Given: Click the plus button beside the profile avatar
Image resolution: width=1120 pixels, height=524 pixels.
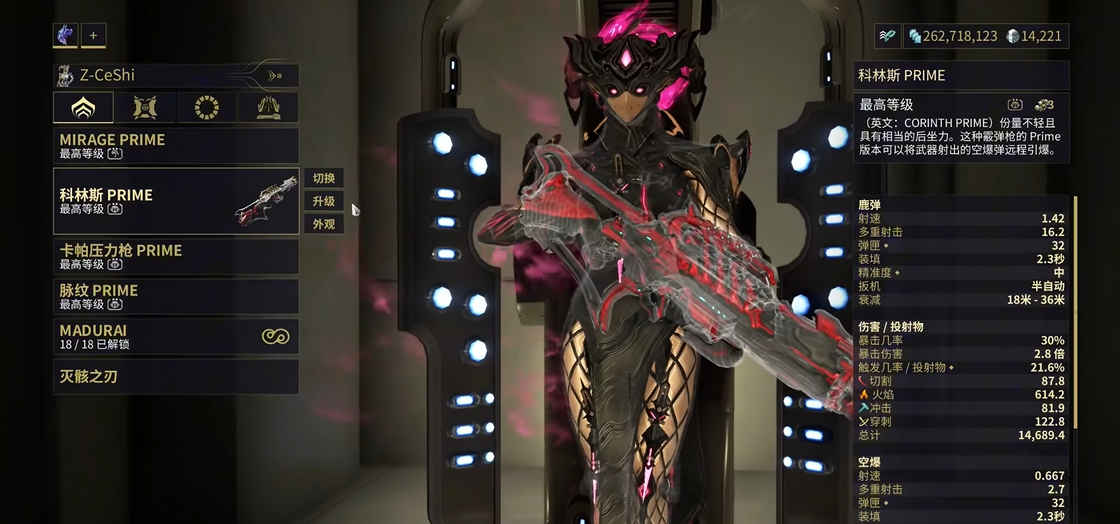Looking at the screenshot, I should point(93,35).
